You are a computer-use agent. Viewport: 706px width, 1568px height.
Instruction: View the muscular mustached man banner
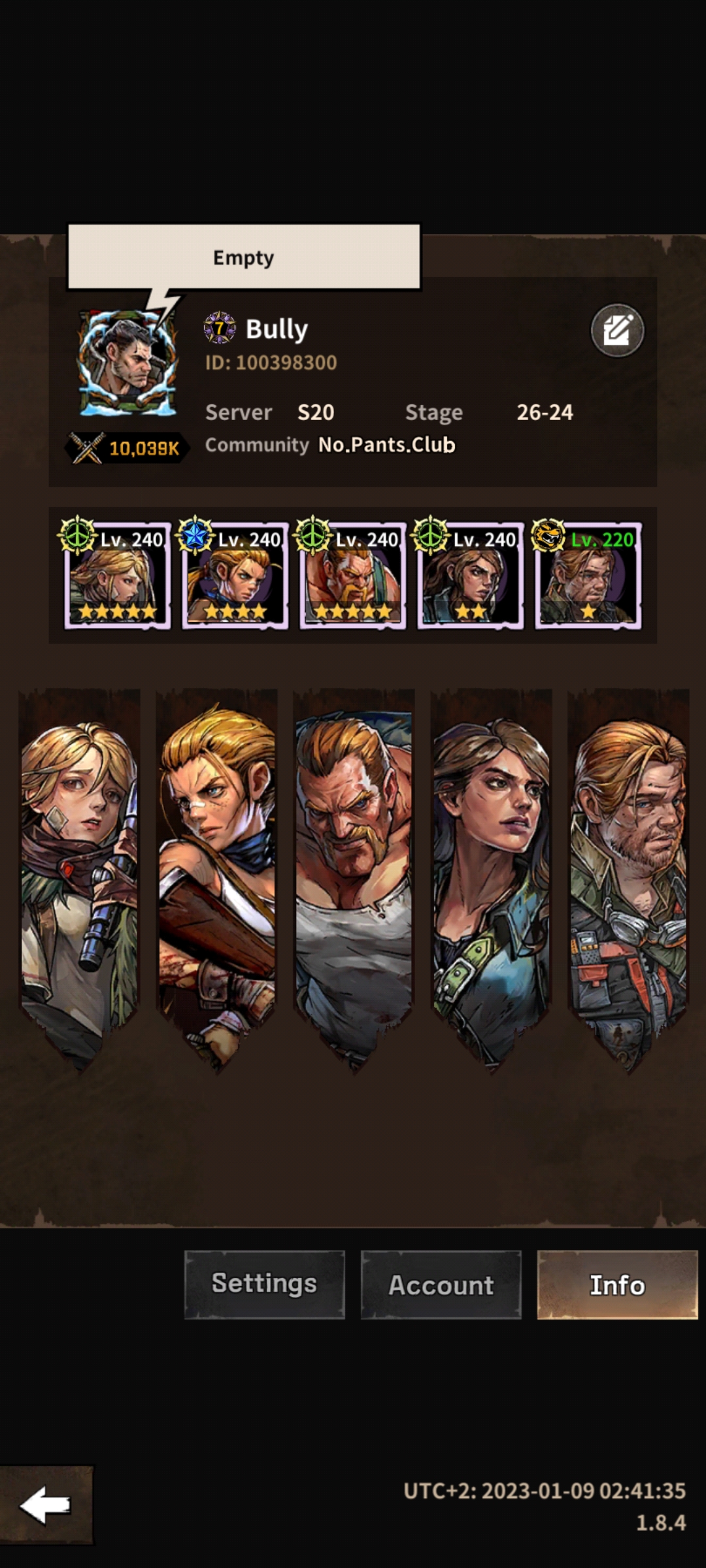point(353,875)
